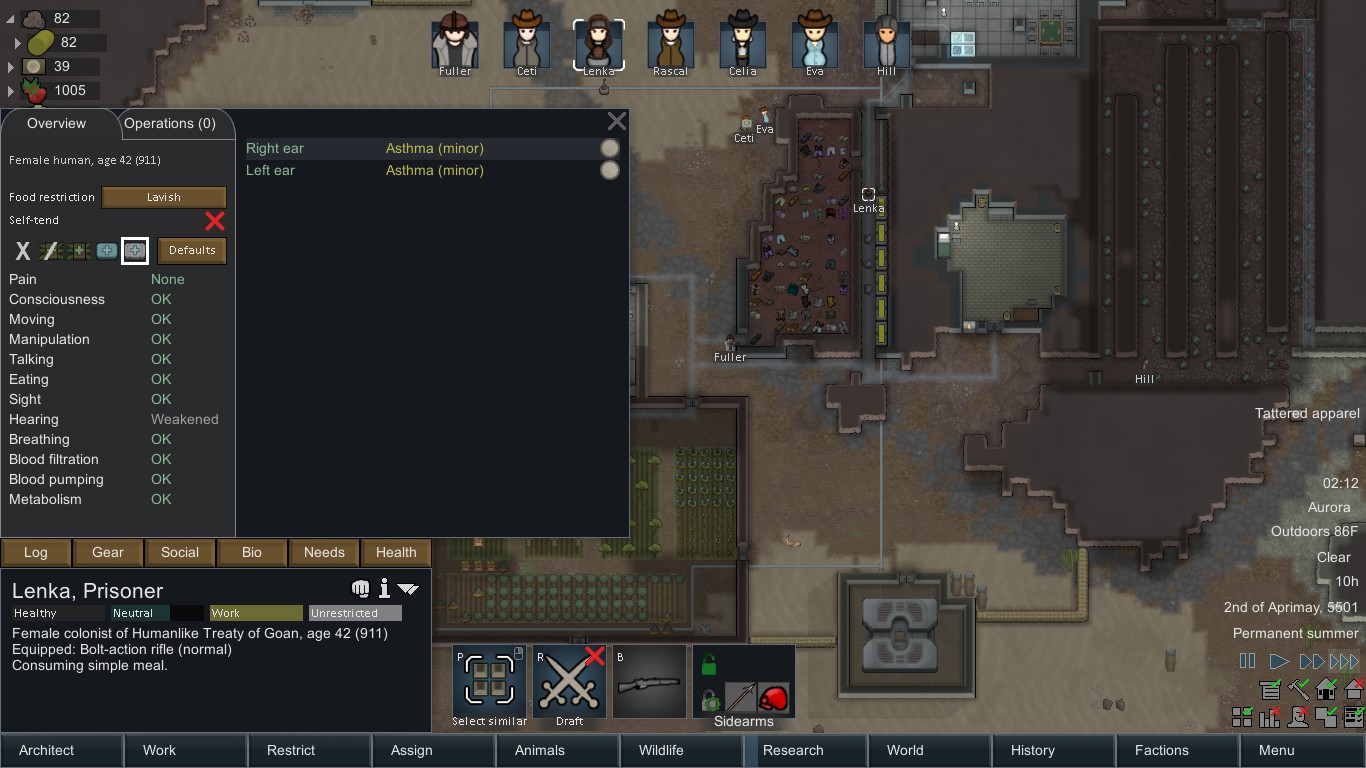This screenshot has width=1366, height=768.
Task: Open the Research menu at the bottom
Action: click(793, 750)
